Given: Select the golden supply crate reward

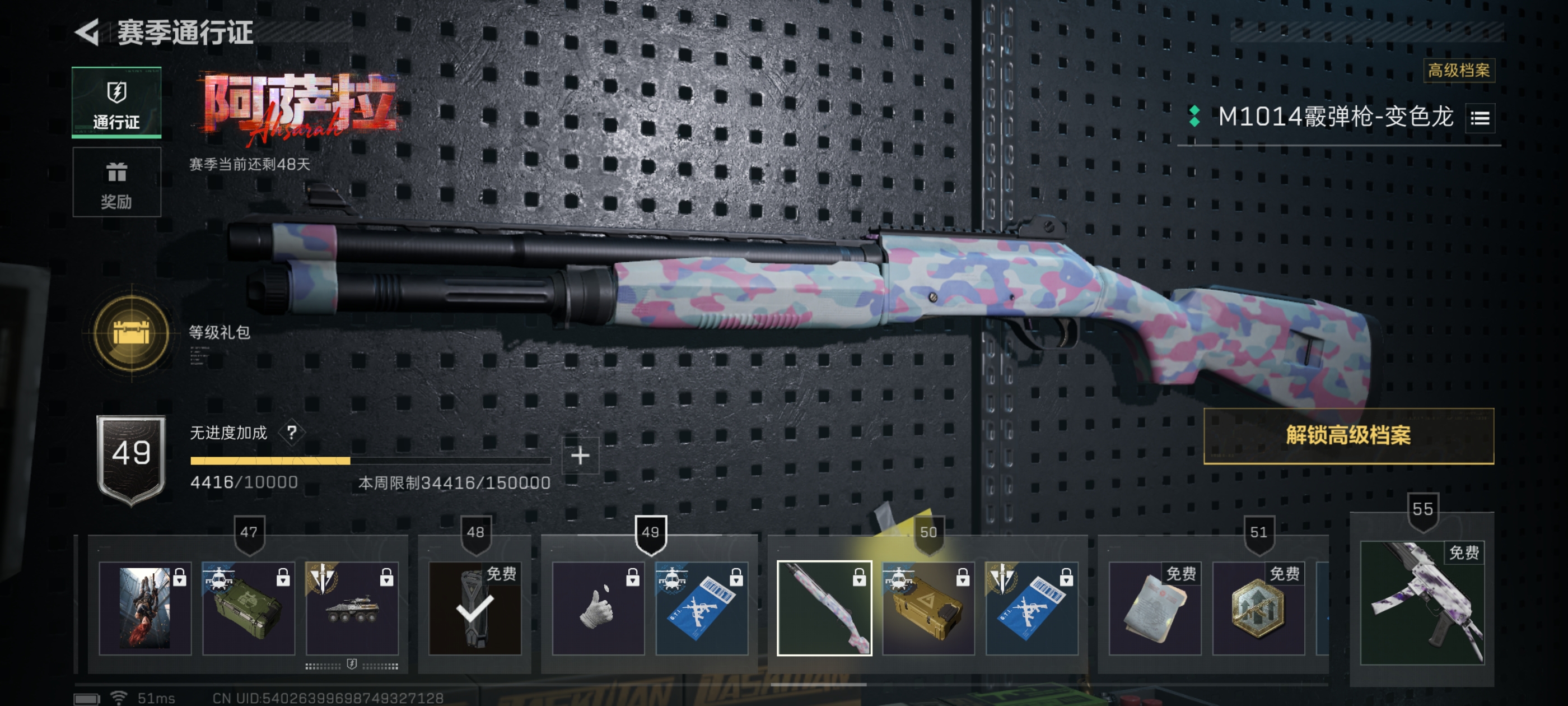Looking at the screenshot, I should point(928,608).
